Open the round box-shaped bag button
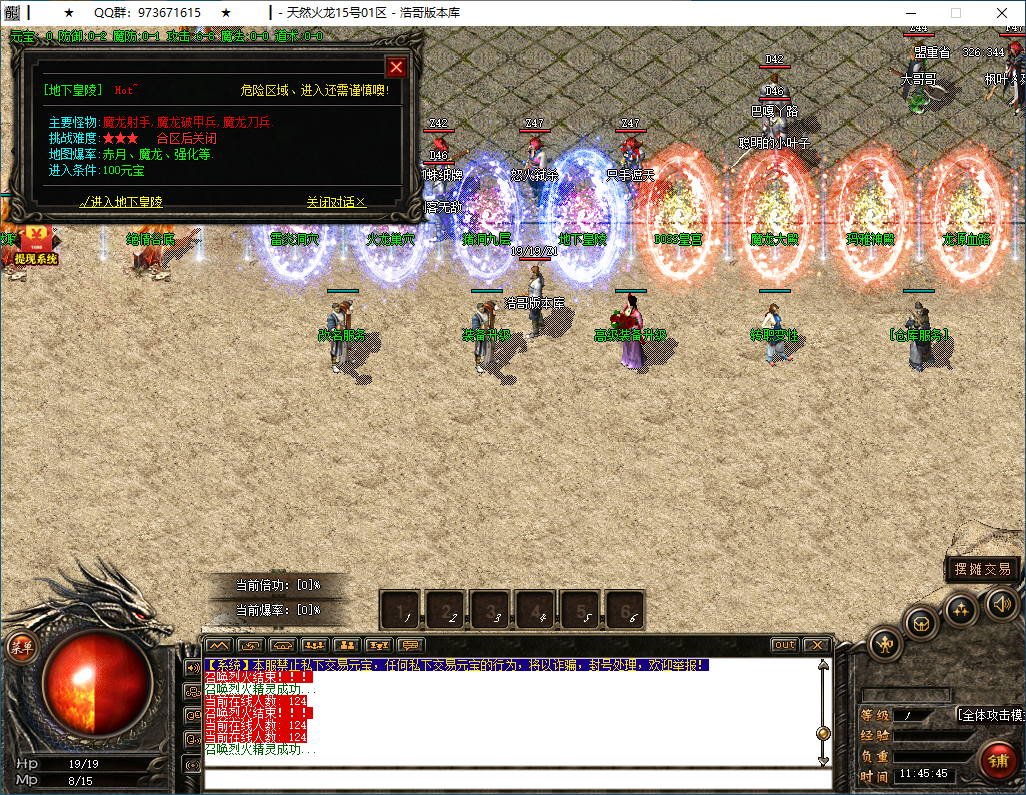 click(x=921, y=623)
